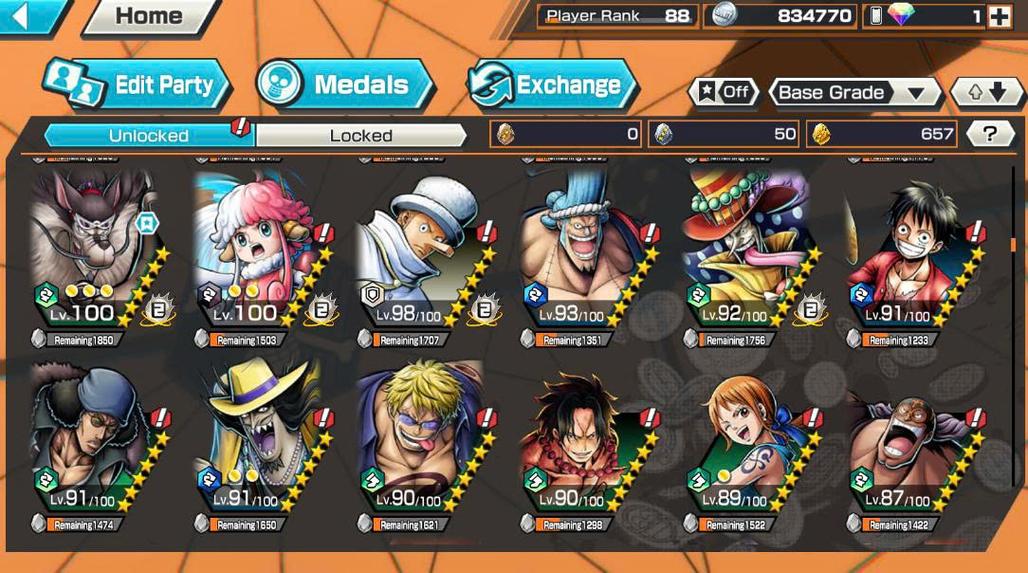Switch to the Locked tab
1028x573 pixels.
(361, 135)
